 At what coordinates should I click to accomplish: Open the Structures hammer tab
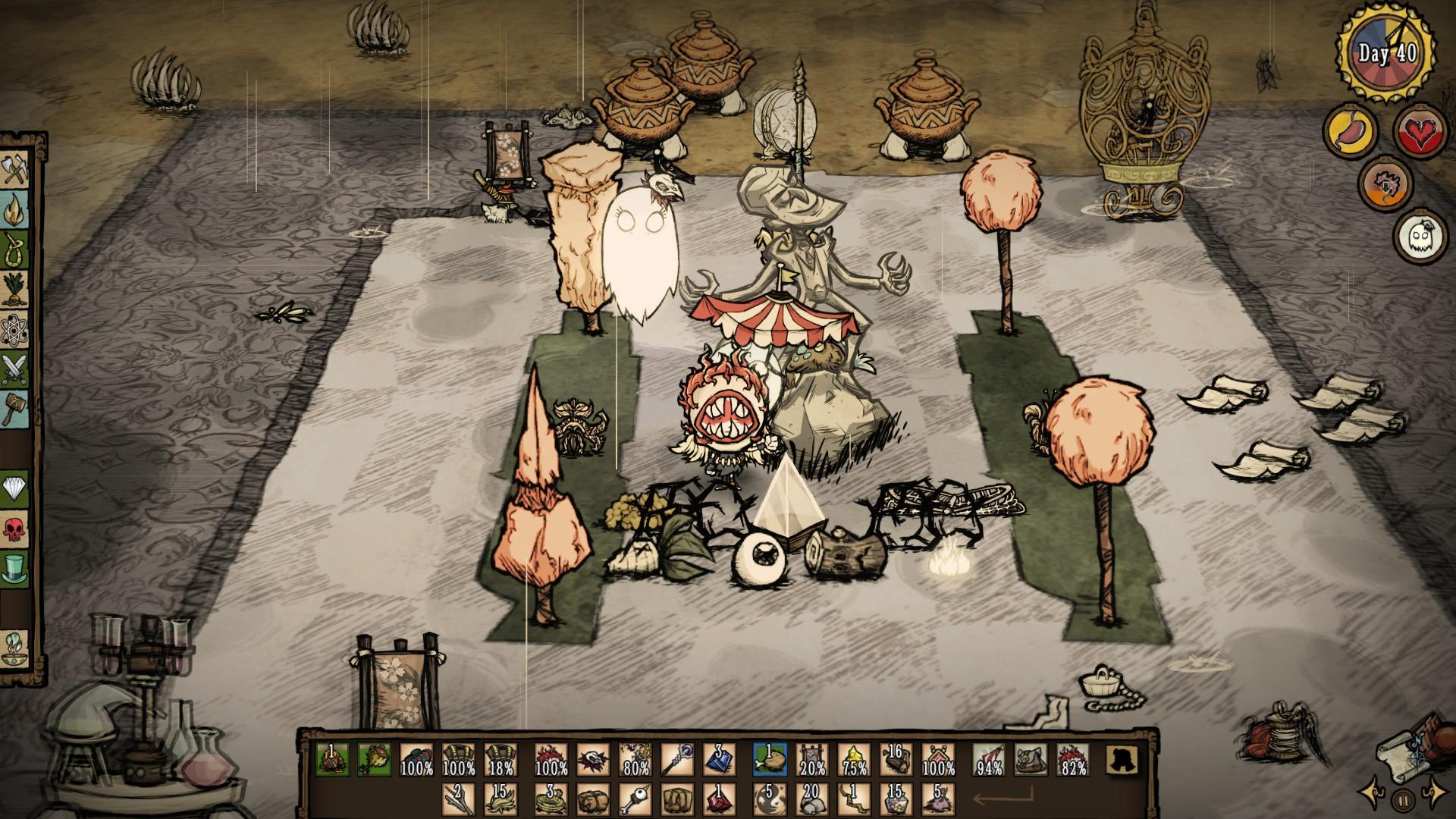tap(15, 408)
